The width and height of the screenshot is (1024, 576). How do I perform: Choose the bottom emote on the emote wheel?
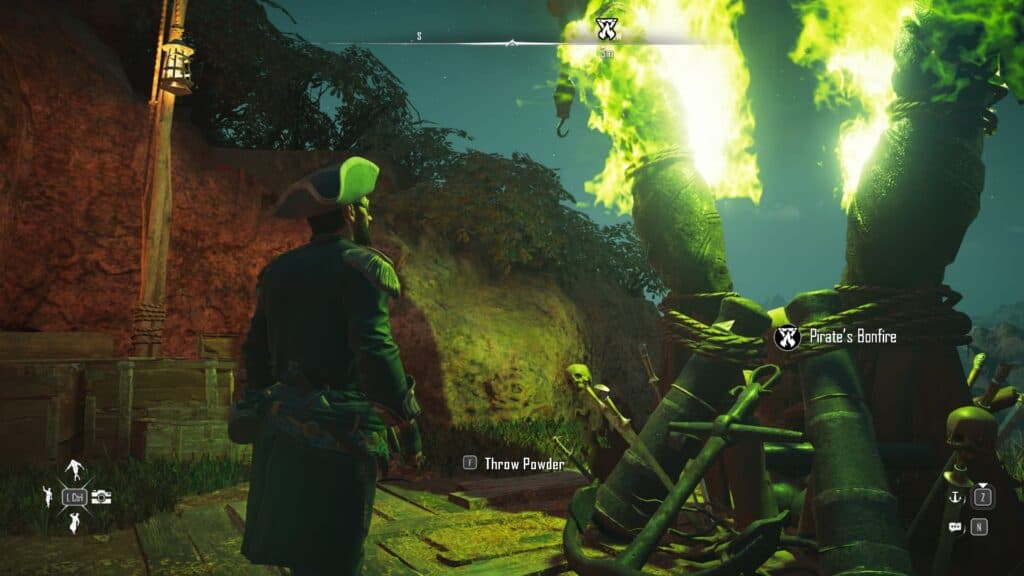point(73,522)
